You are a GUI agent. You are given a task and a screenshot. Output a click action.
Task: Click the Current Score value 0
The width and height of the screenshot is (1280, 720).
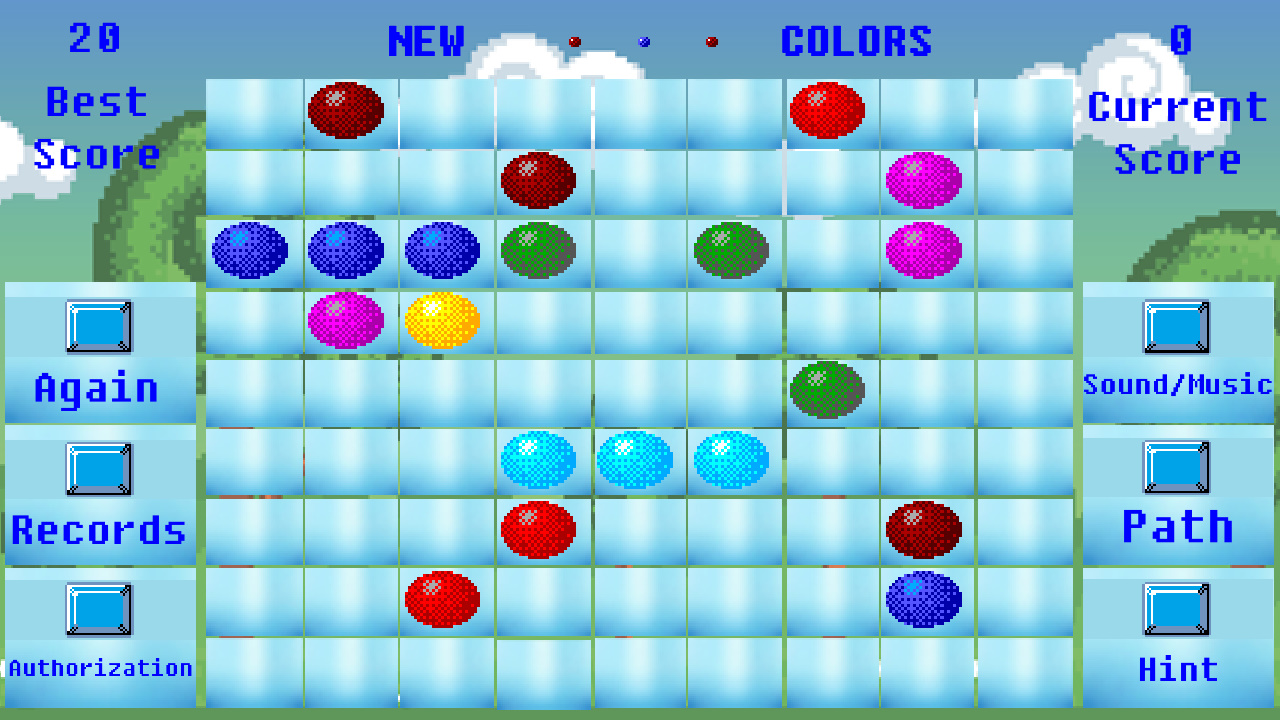[1180, 40]
